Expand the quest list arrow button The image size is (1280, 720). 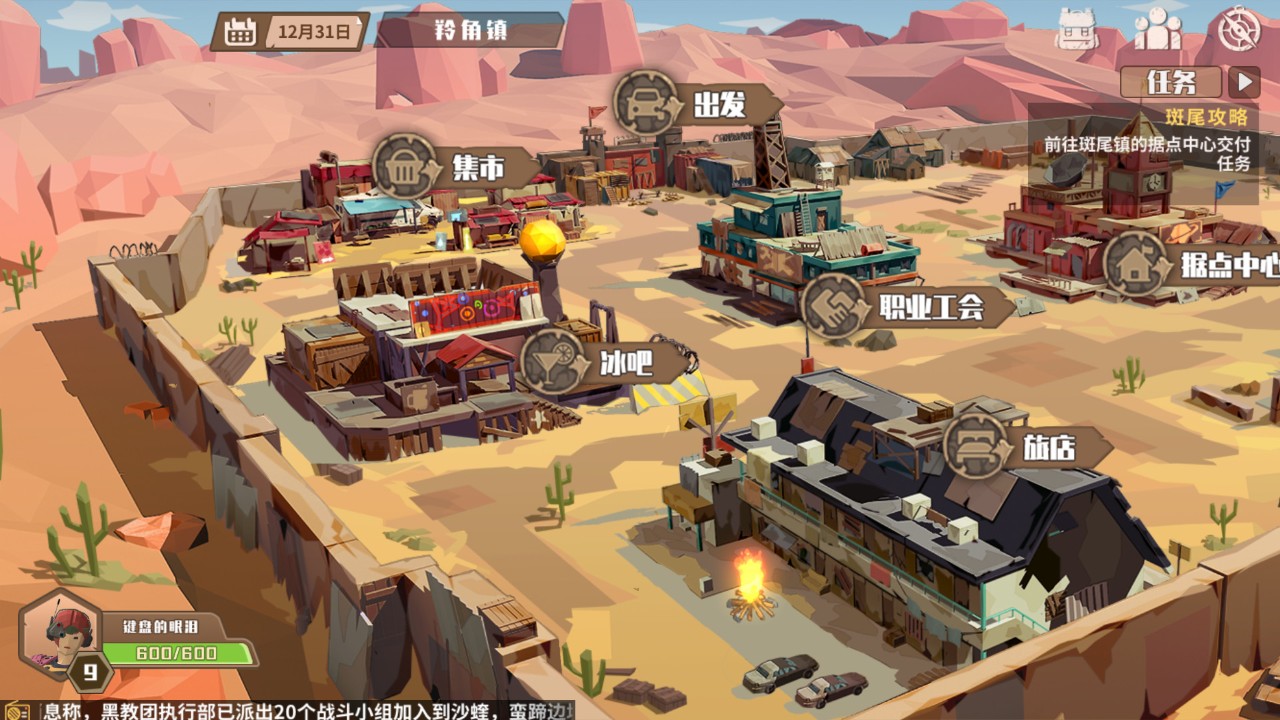[1244, 82]
